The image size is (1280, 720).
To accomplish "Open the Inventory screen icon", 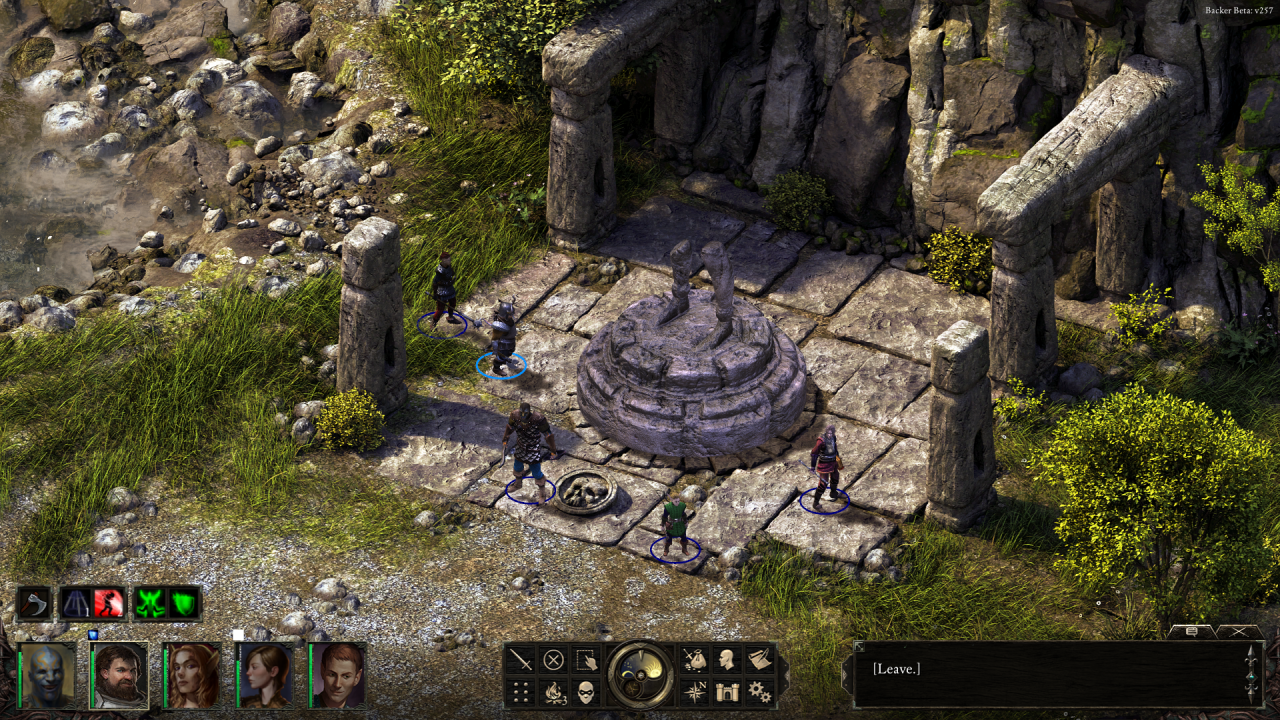I will pos(693,660).
